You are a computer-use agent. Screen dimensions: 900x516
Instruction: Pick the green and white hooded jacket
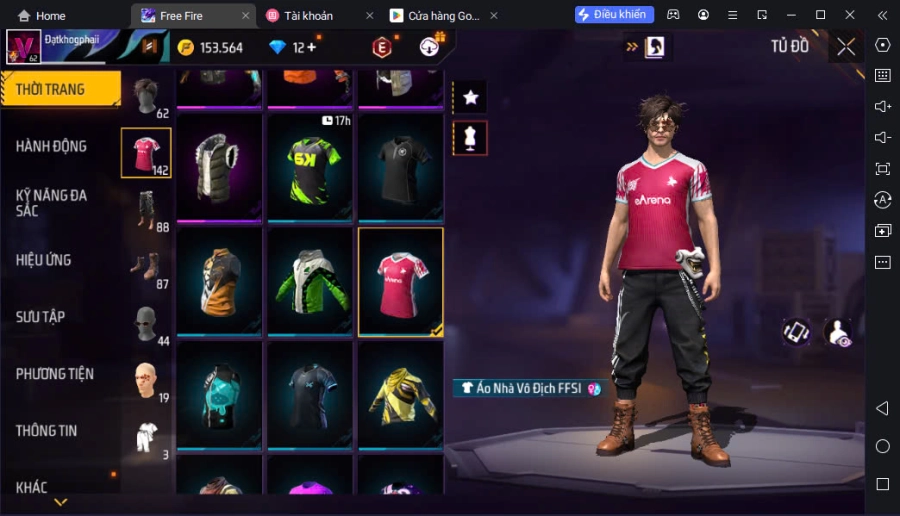click(x=310, y=281)
